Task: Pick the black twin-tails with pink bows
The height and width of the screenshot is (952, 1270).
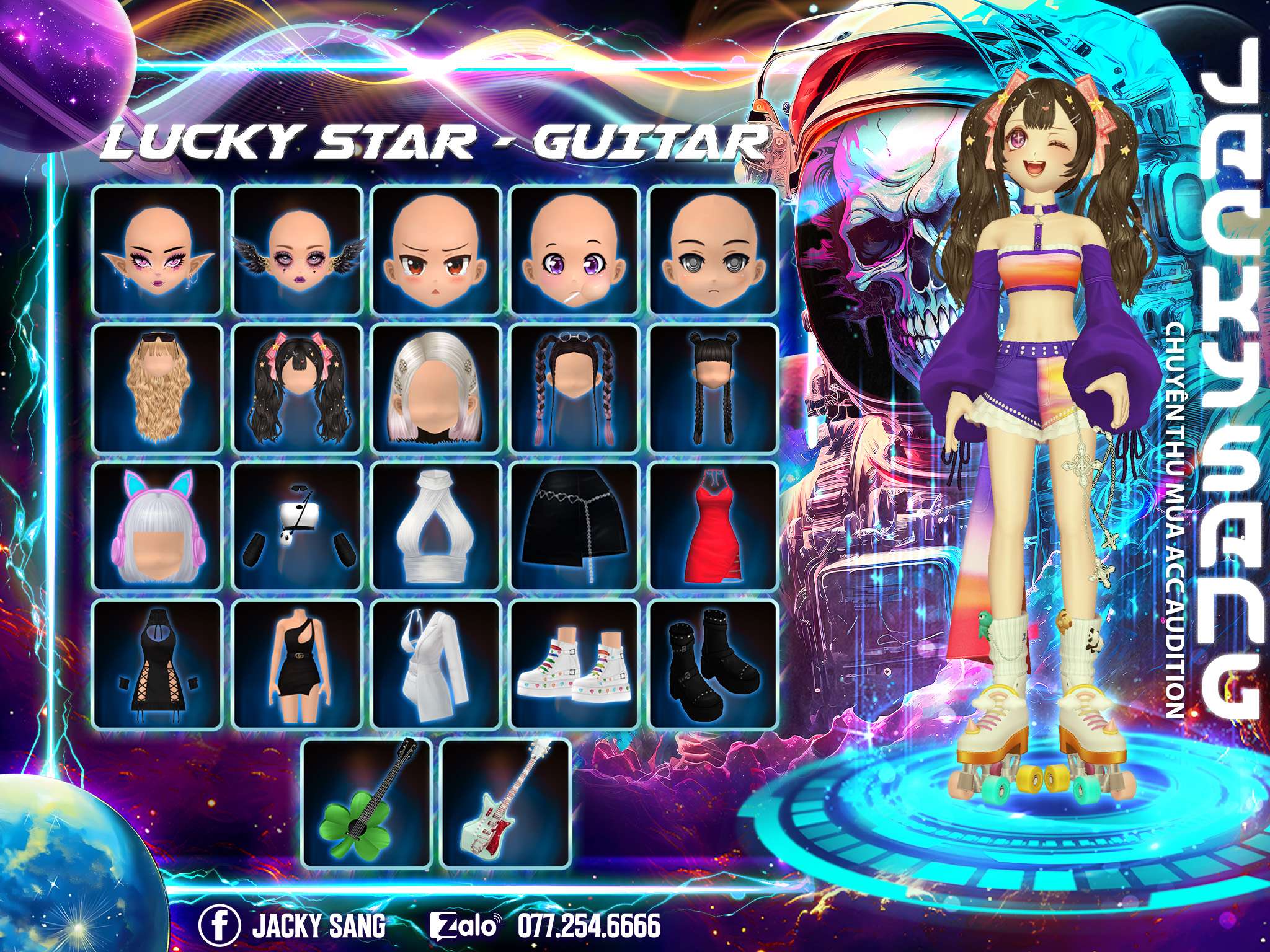Action: click(x=296, y=389)
